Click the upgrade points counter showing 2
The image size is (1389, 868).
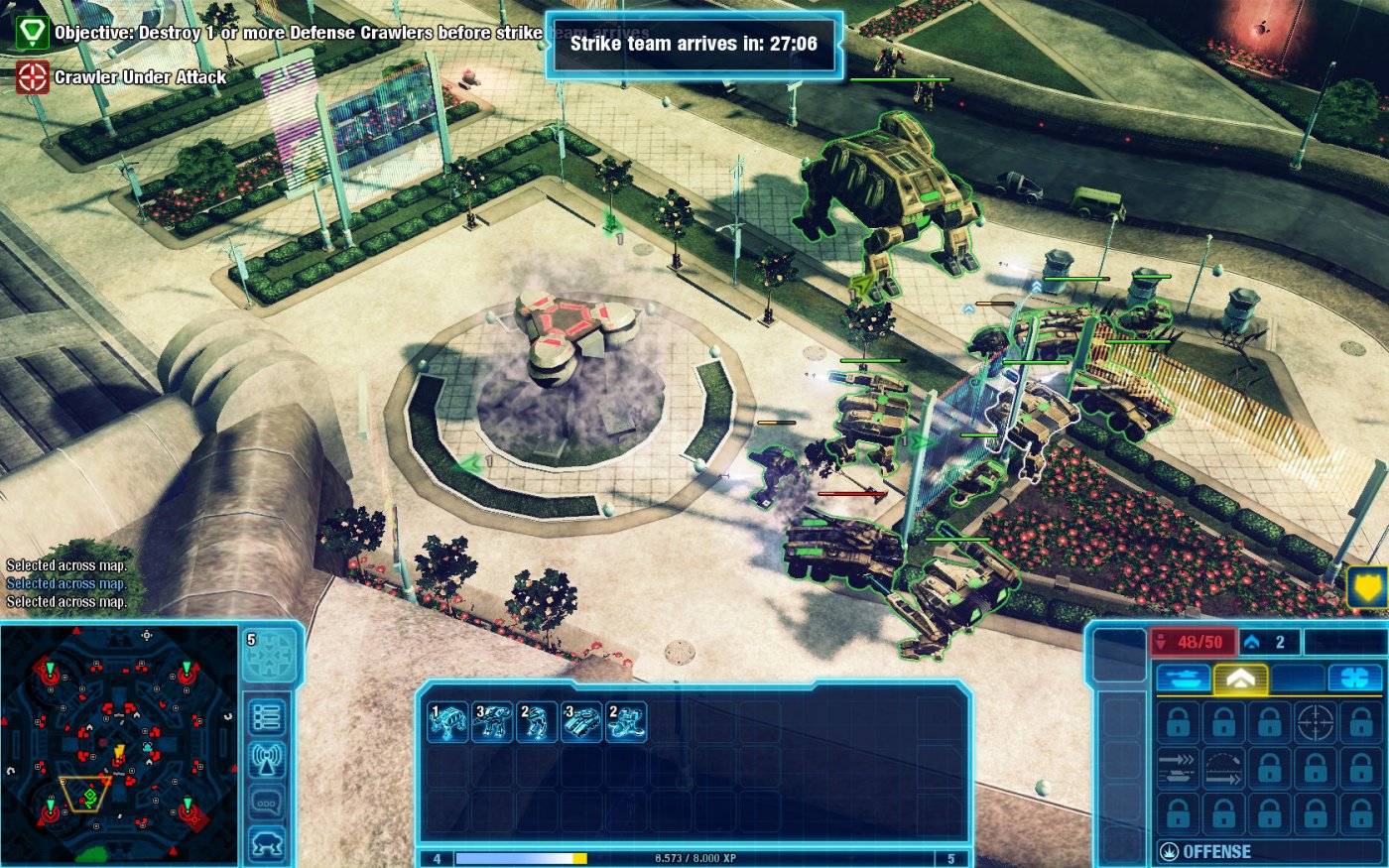1265,643
